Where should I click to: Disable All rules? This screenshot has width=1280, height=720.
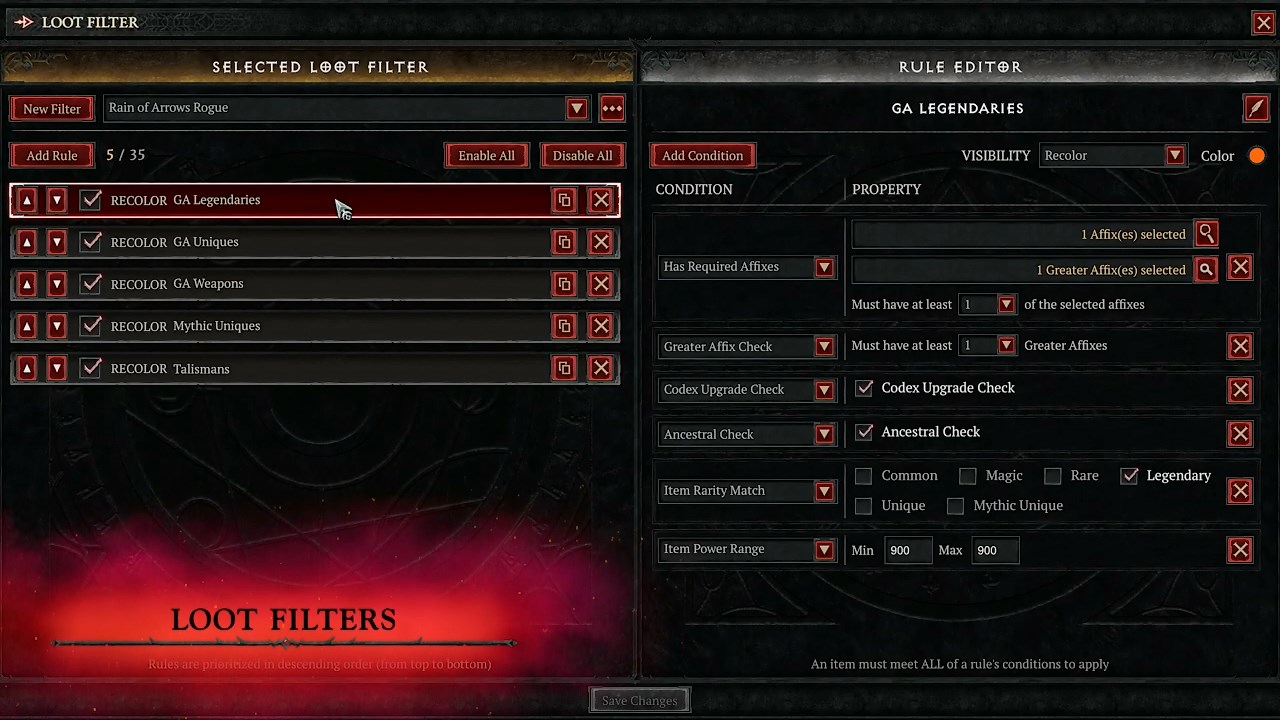click(582, 156)
